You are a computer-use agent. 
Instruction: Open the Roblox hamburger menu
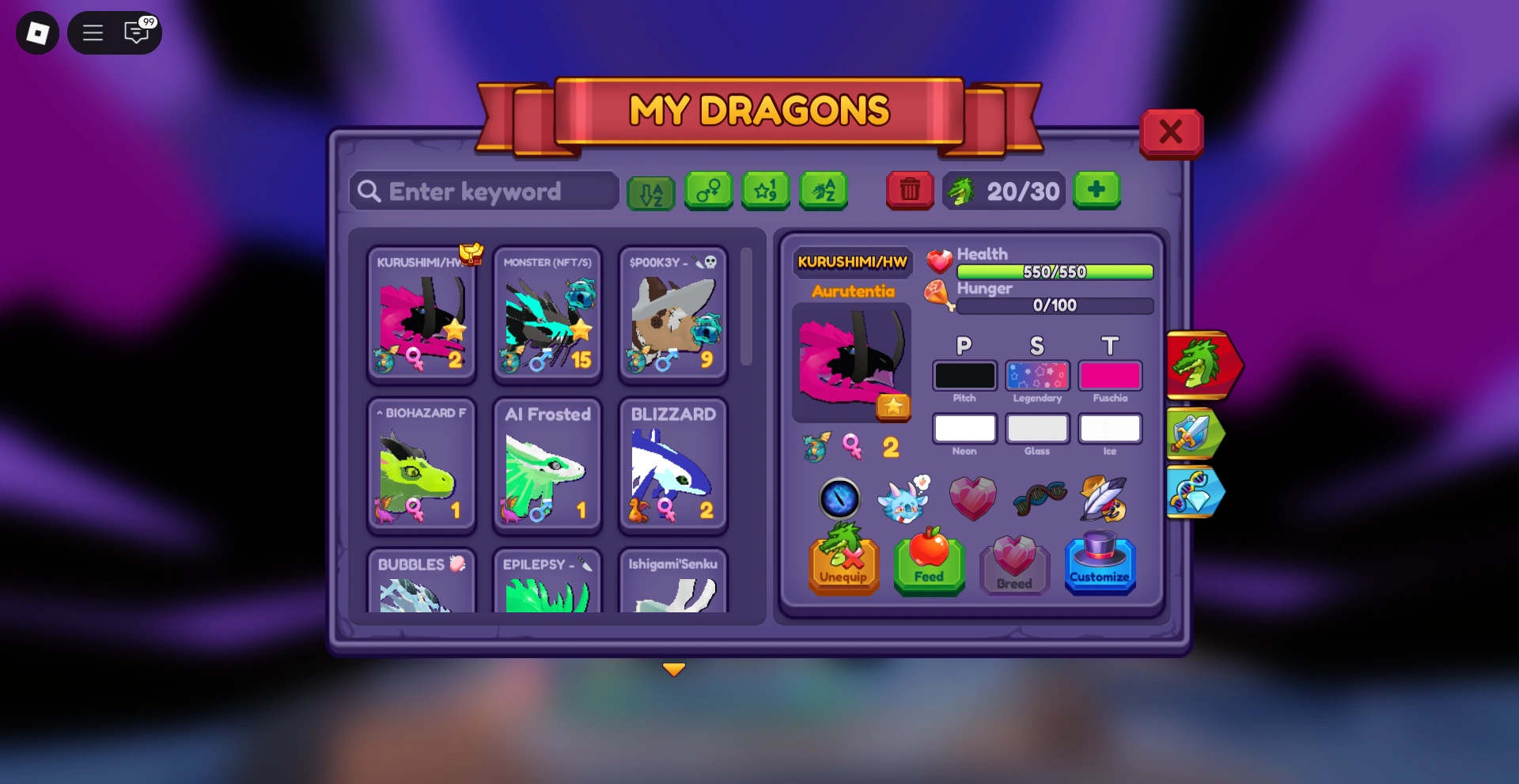pyautogui.click(x=93, y=32)
